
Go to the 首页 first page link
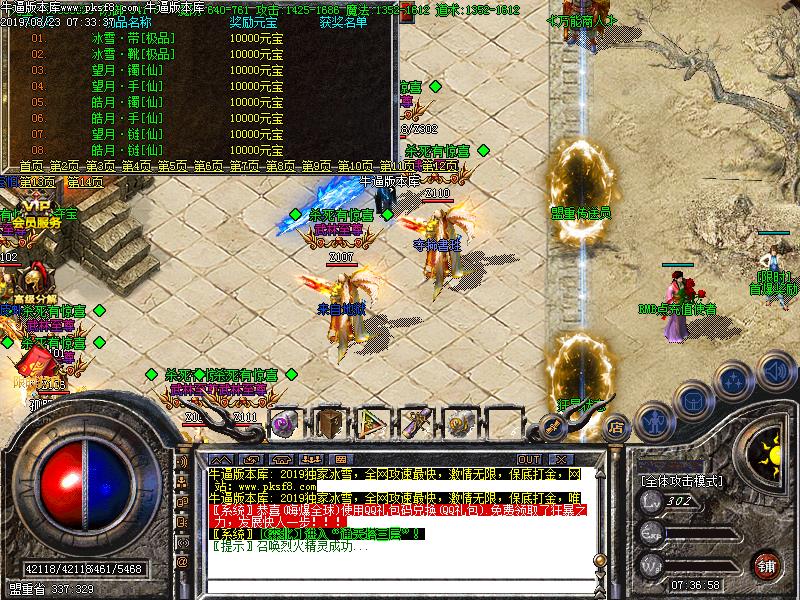pyautogui.click(x=32, y=166)
